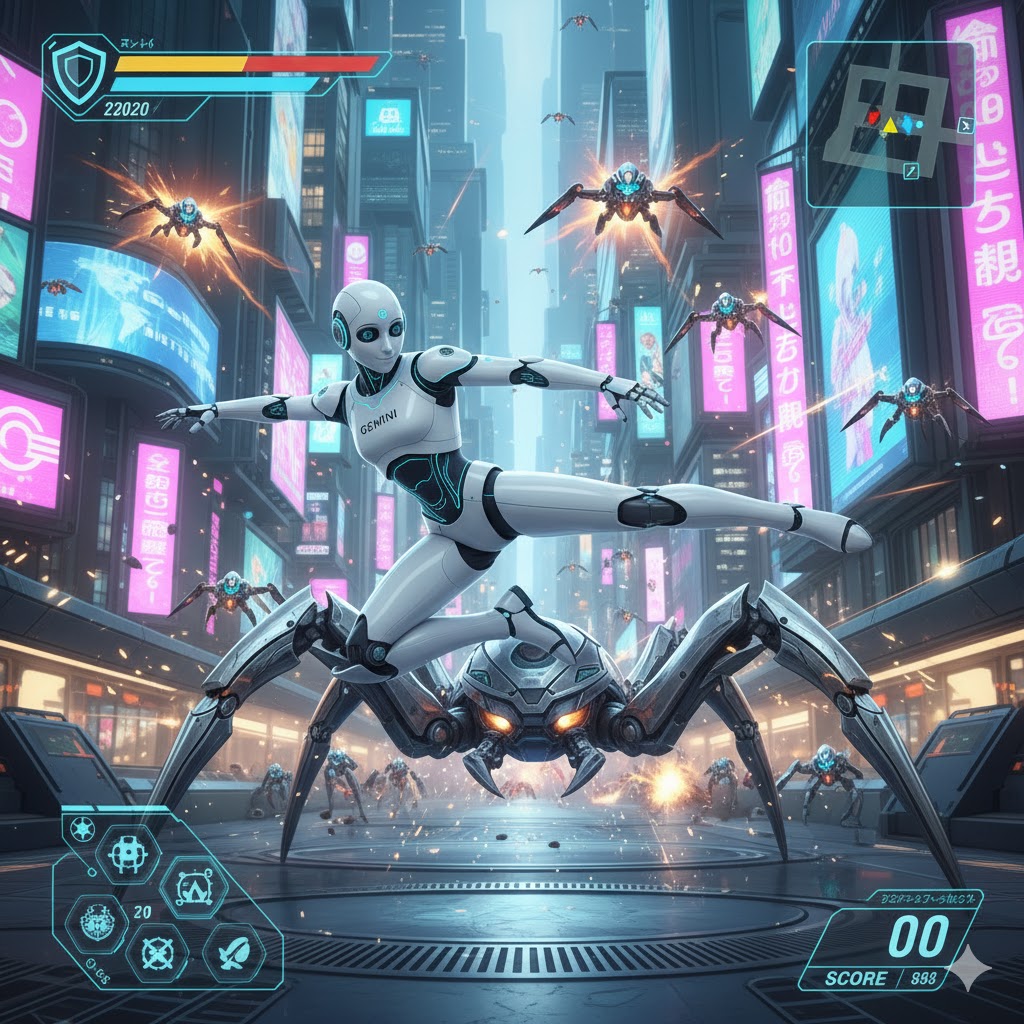Image resolution: width=1024 pixels, height=1024 pixels.
Task: Click the small gear wheel icon
Action: [81, 829]
